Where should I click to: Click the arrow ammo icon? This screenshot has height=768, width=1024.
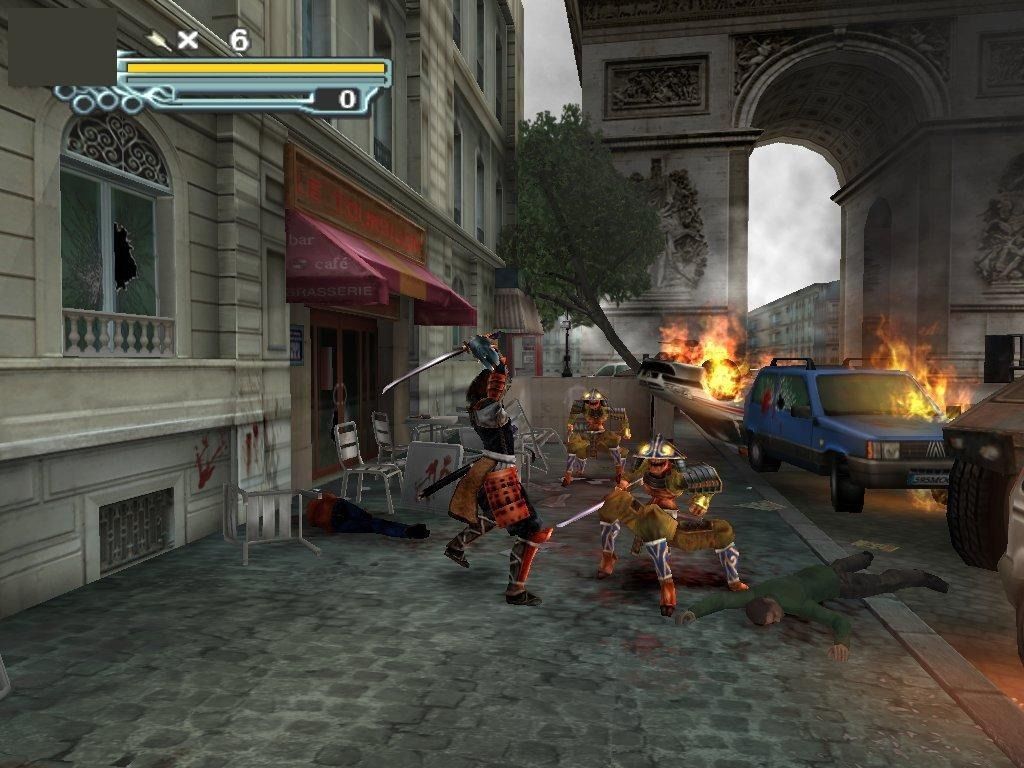[x=158, y=40]
